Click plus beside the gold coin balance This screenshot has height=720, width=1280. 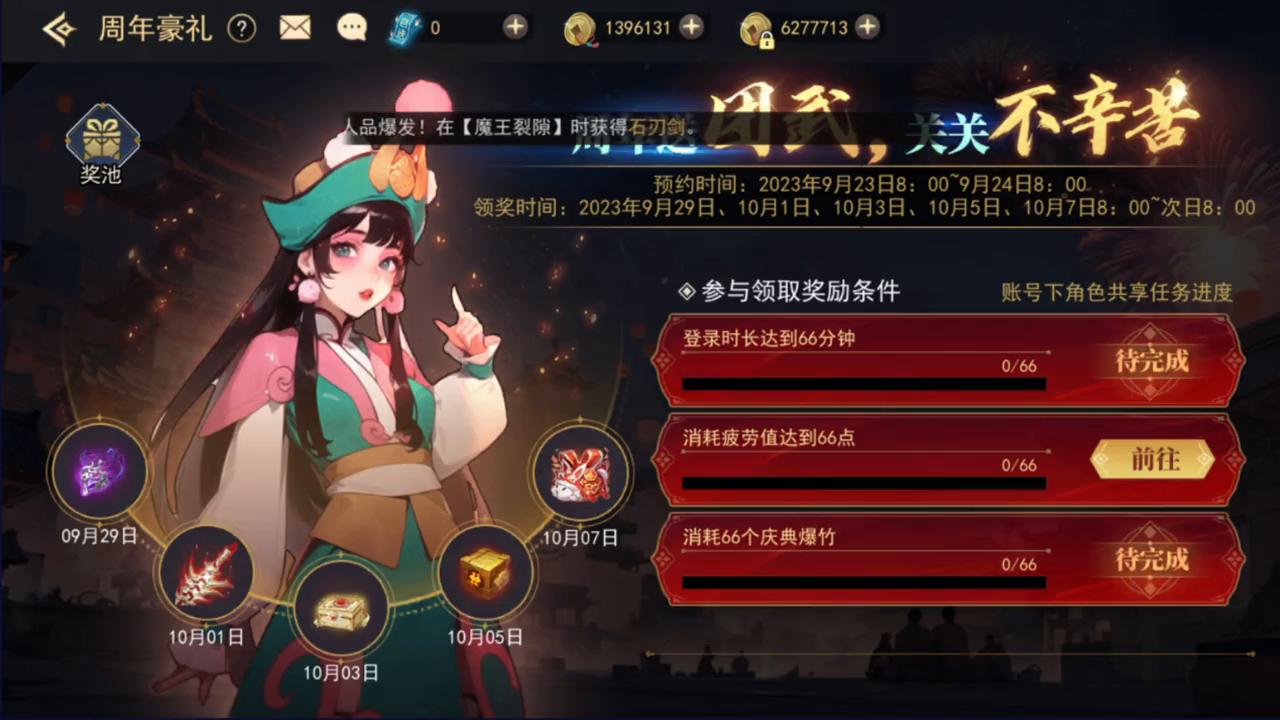pos(690,28)
